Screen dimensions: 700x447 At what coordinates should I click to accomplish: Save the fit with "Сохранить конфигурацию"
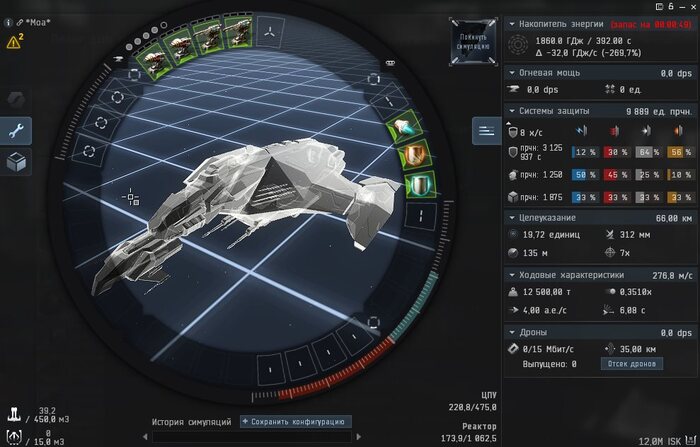point(295,422)
